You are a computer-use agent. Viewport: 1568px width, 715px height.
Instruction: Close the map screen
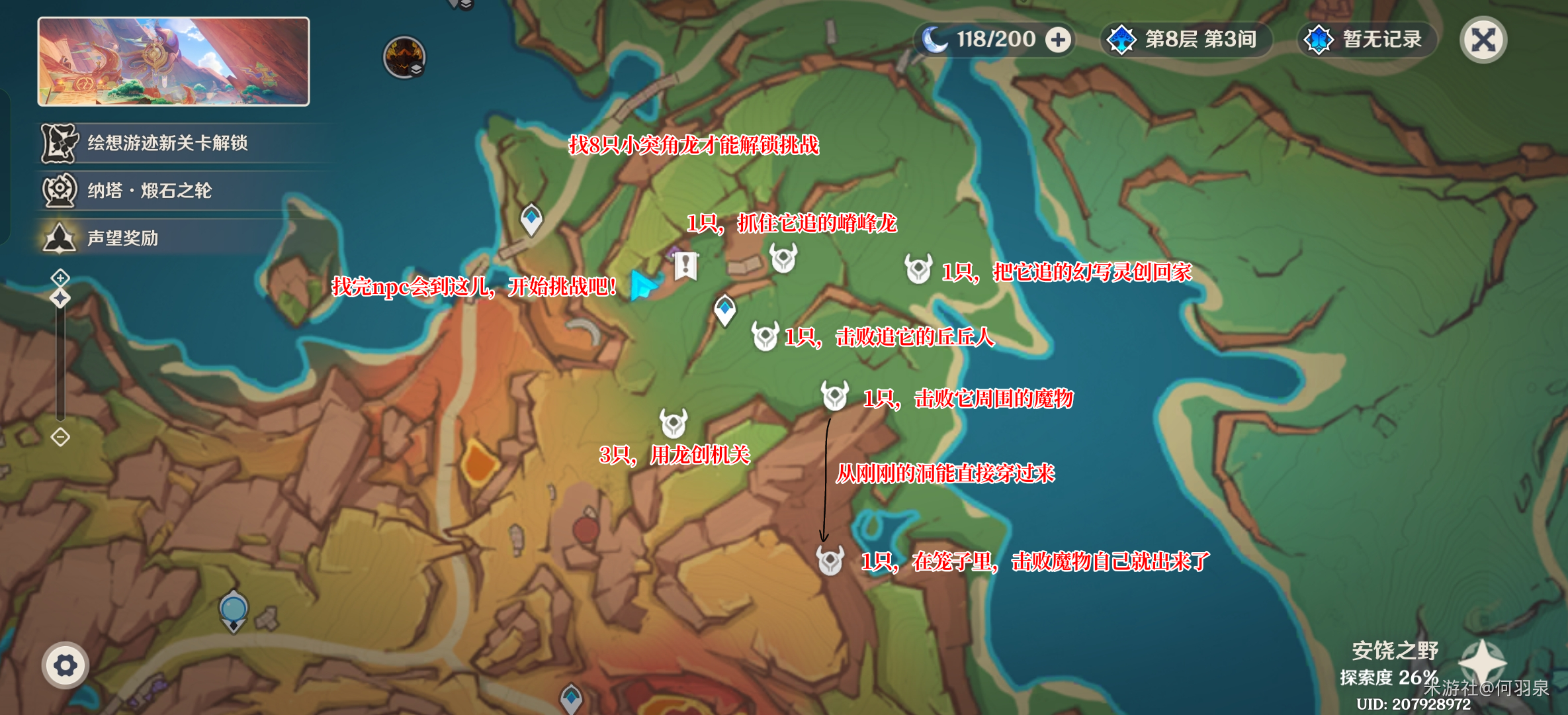(1483, 40)
